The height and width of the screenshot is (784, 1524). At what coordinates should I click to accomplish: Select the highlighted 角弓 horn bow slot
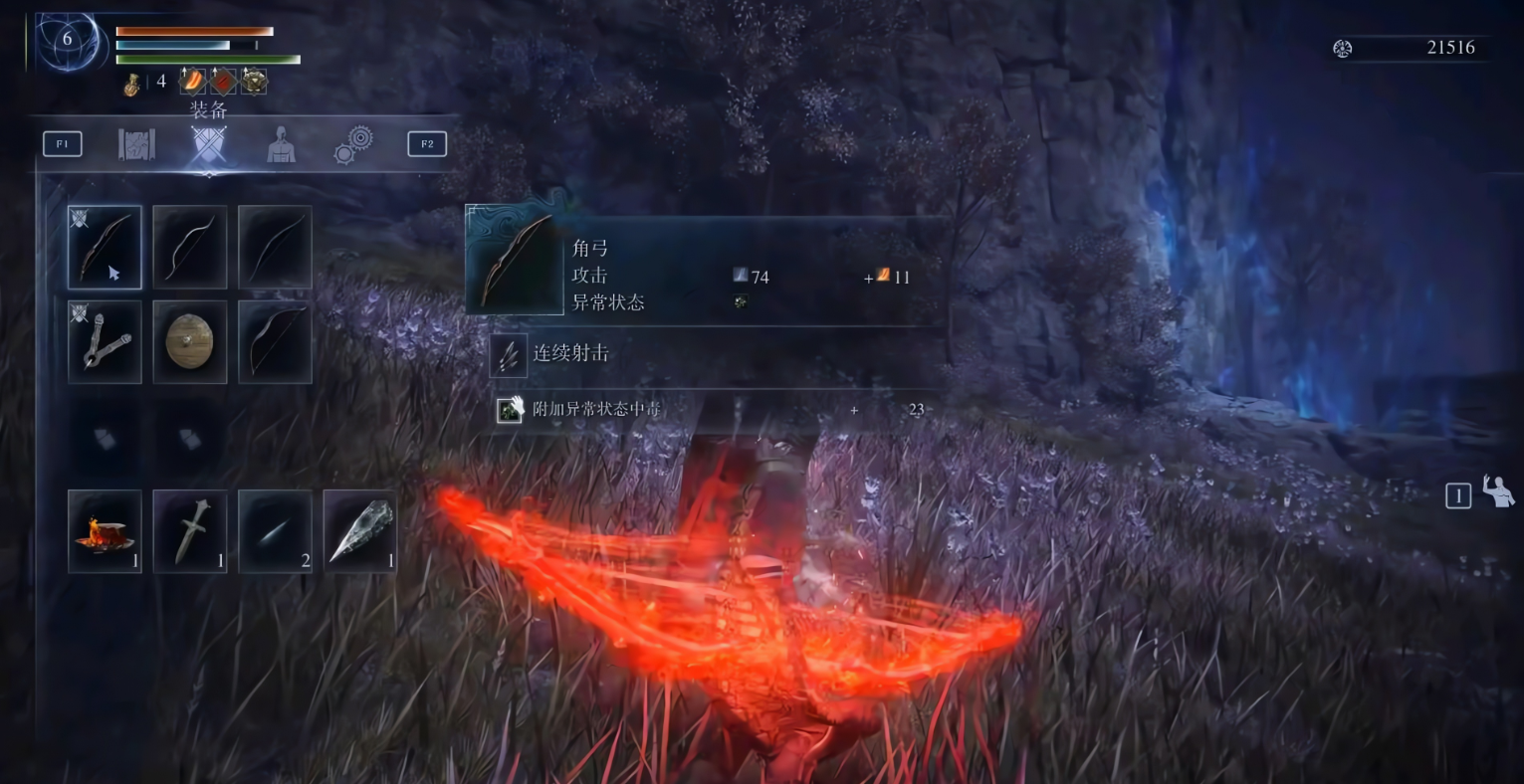[105, 248]
